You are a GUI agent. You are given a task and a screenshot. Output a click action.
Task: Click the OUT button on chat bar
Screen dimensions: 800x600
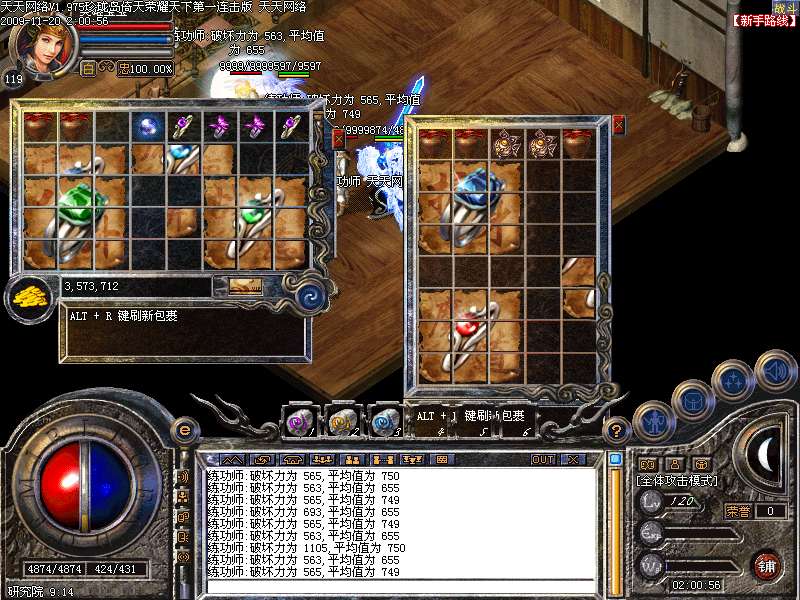coord(543,460)
